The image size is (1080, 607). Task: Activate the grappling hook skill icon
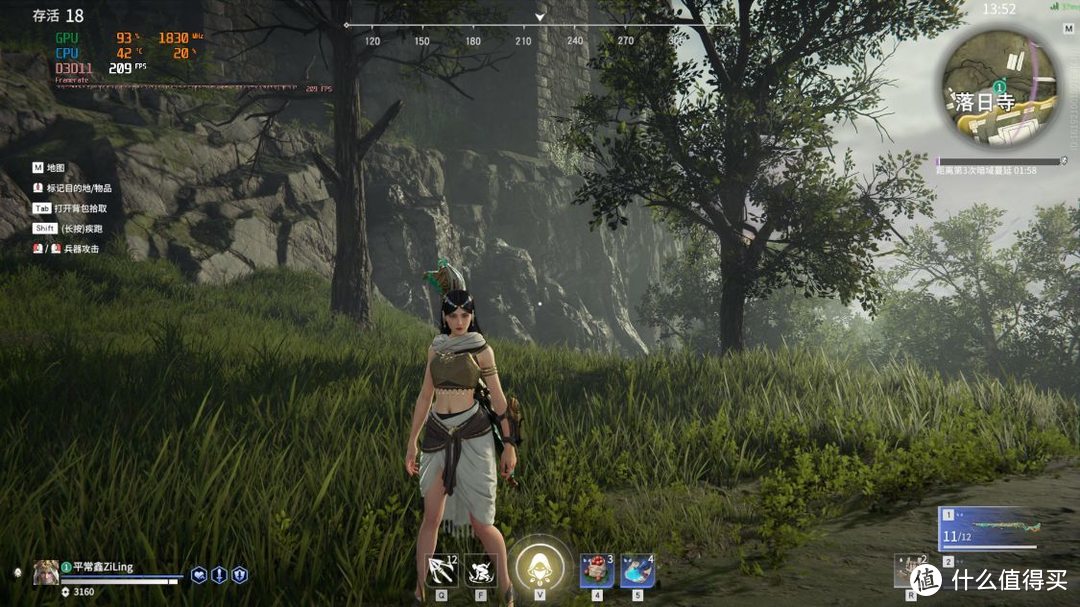(x=441, y=570)
